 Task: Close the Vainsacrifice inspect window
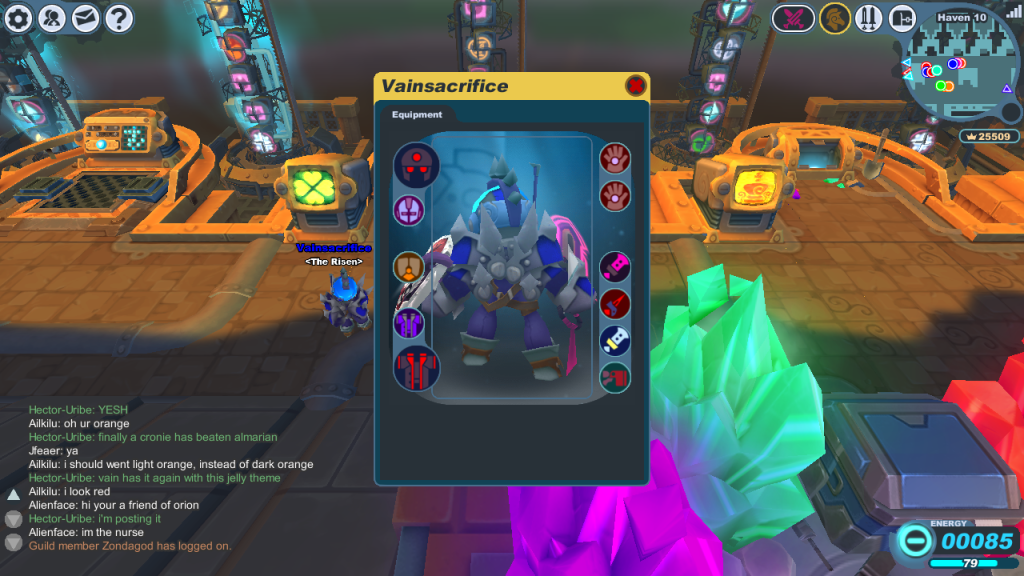[635, 86]
